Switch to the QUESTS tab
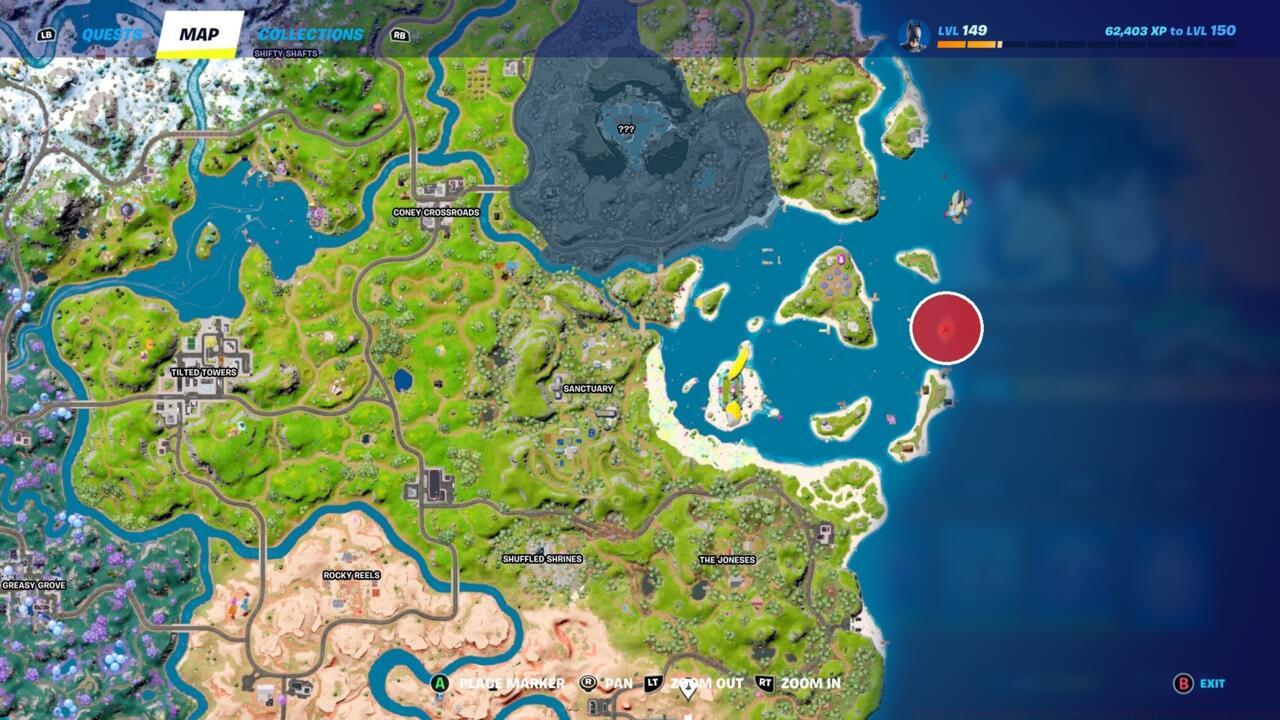The width and height of the screenshot is (1280, 720). 111,31
